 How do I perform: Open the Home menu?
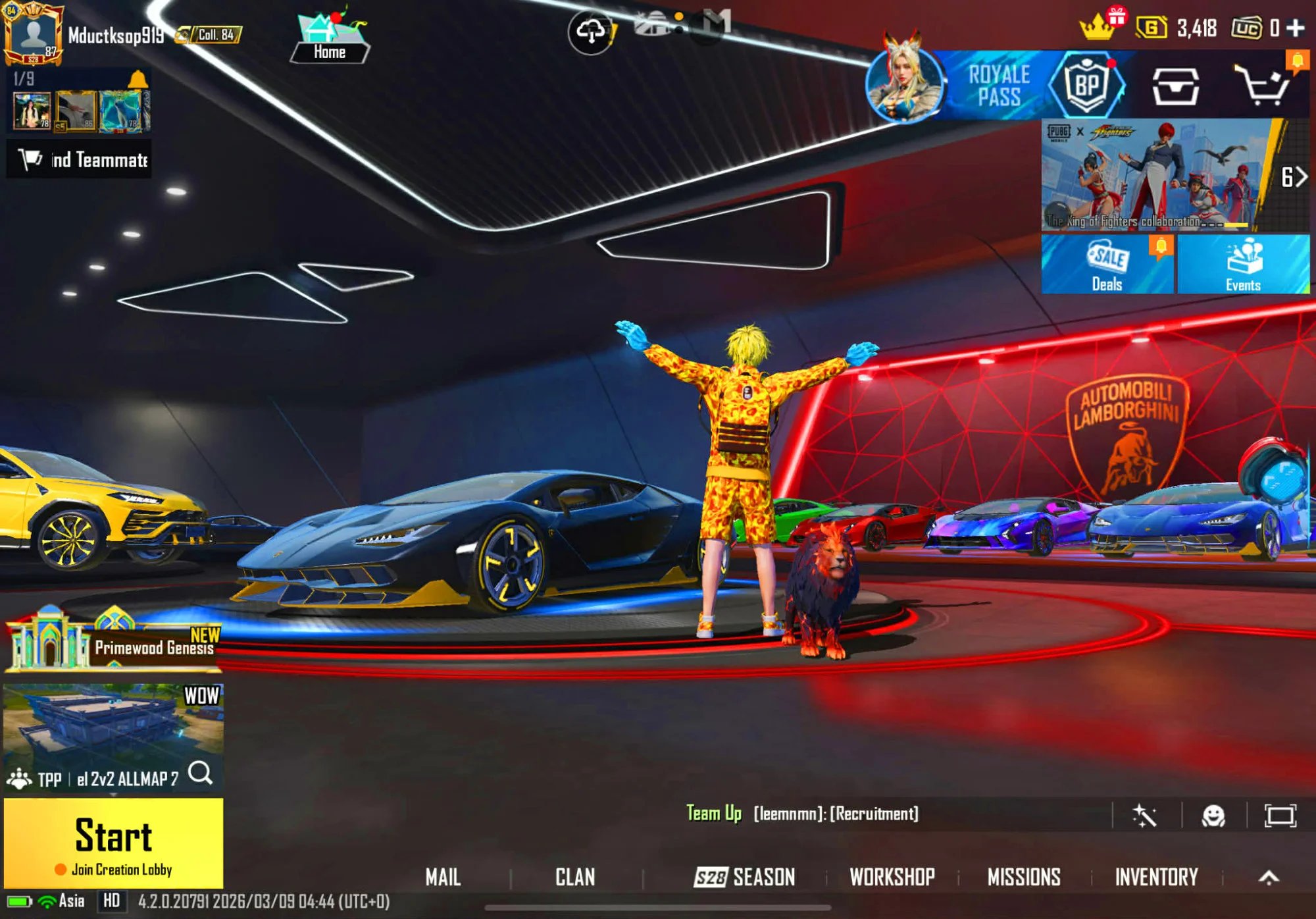pos(329,41)
